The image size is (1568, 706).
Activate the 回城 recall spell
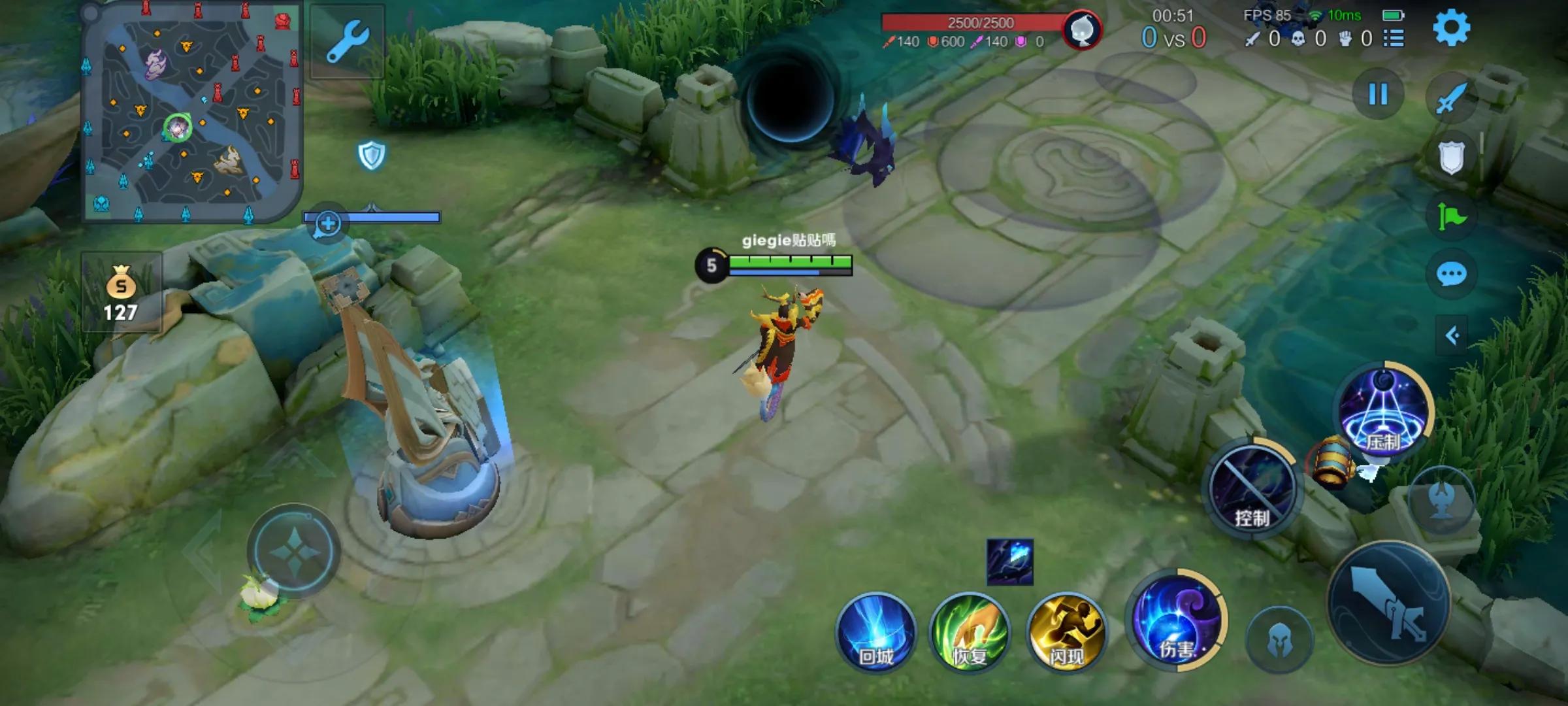(875, 632)
